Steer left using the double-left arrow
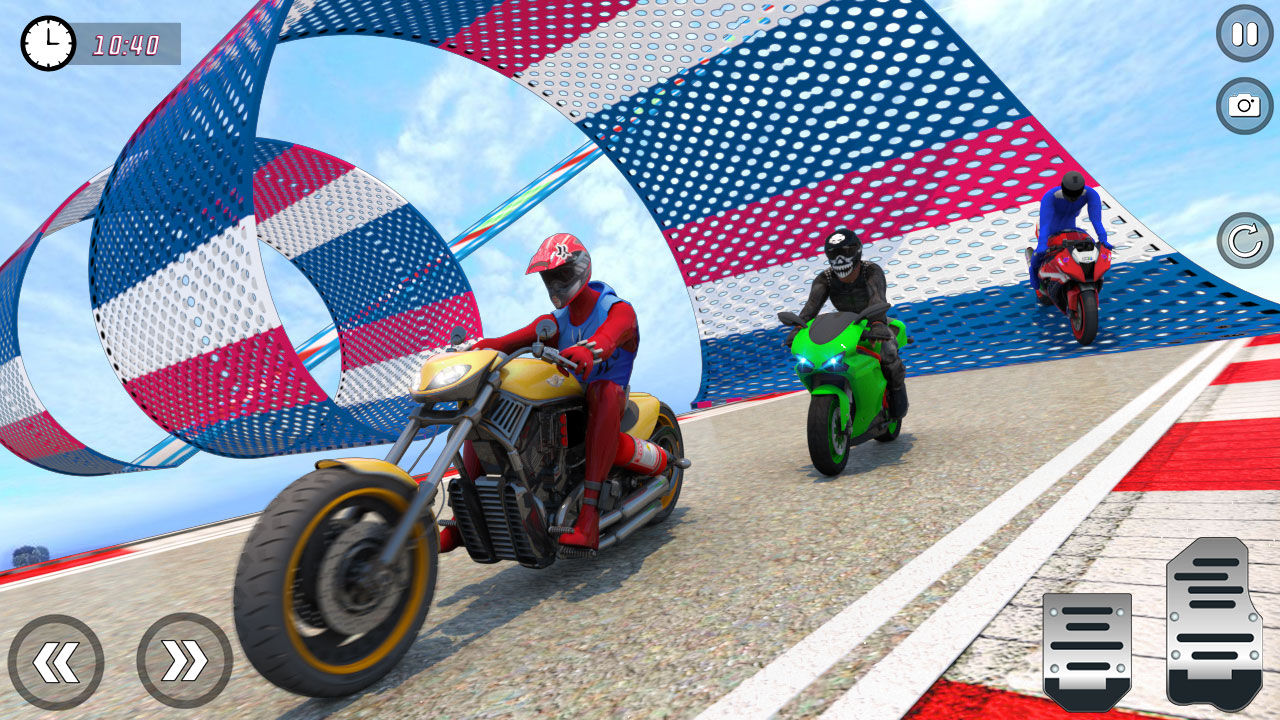The width and height of the screenshot is (1280, 720). click(58, 660)
